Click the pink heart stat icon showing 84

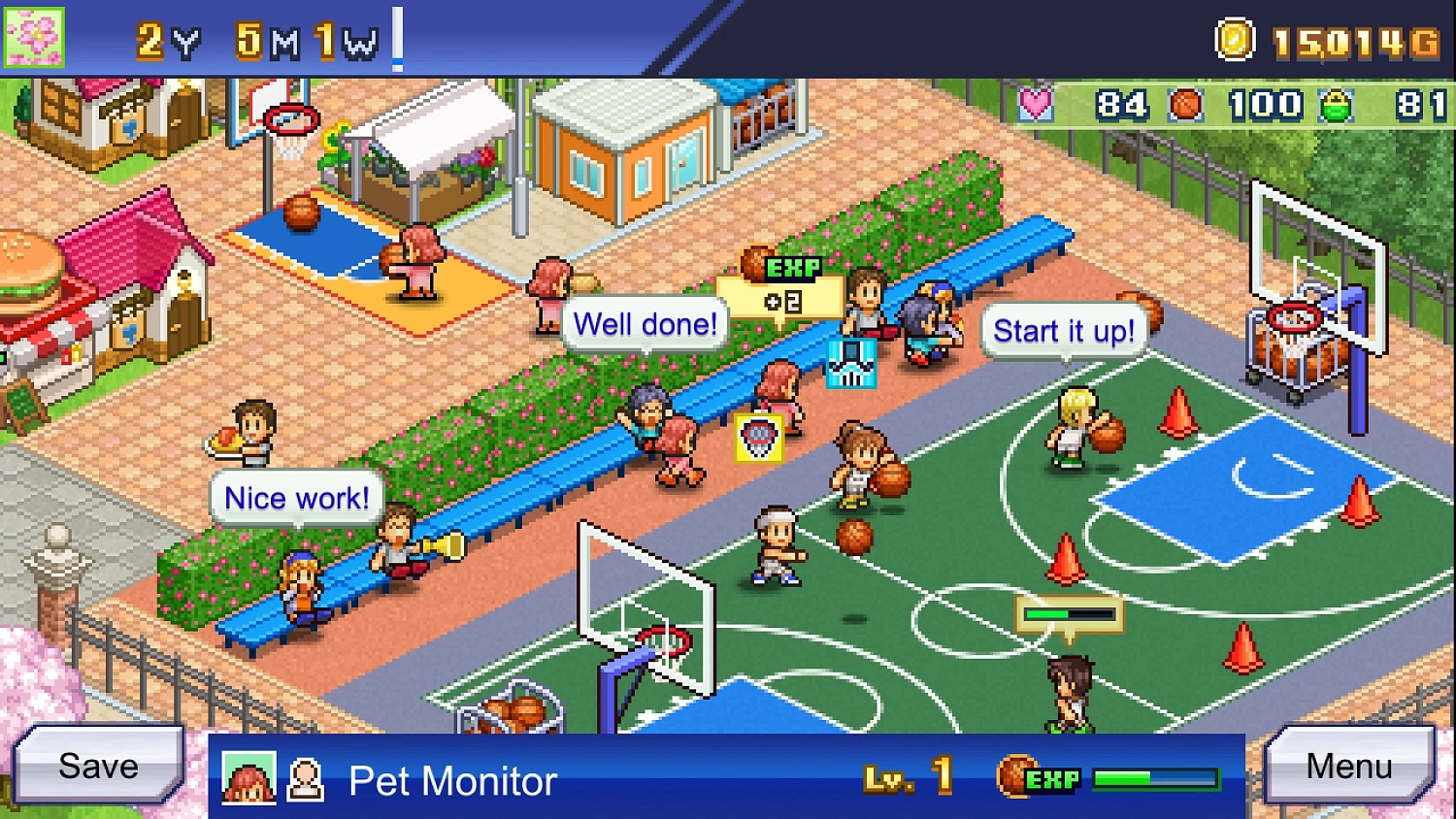tap(1036, 106)
